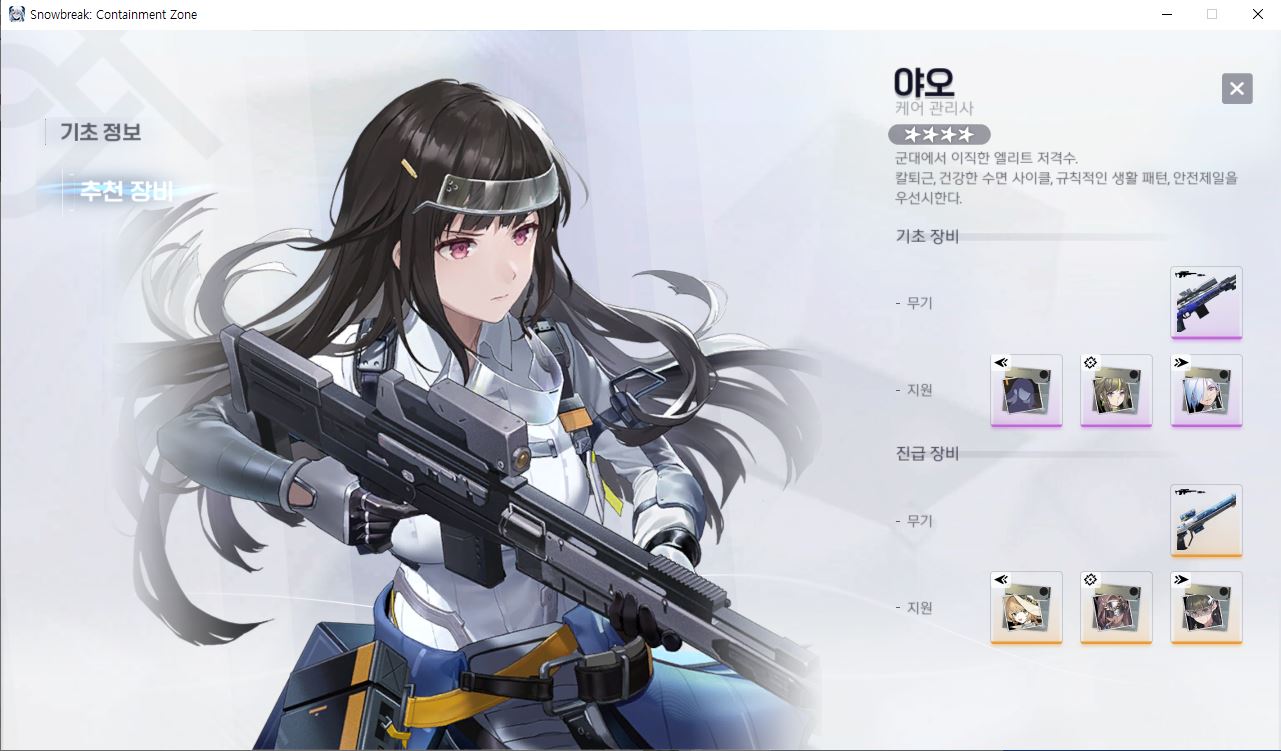Select the orange-tier pink-brown-haired support card
This screenshot has width=1281, height=751.
pyautogui.click(x=1116, y=607)
